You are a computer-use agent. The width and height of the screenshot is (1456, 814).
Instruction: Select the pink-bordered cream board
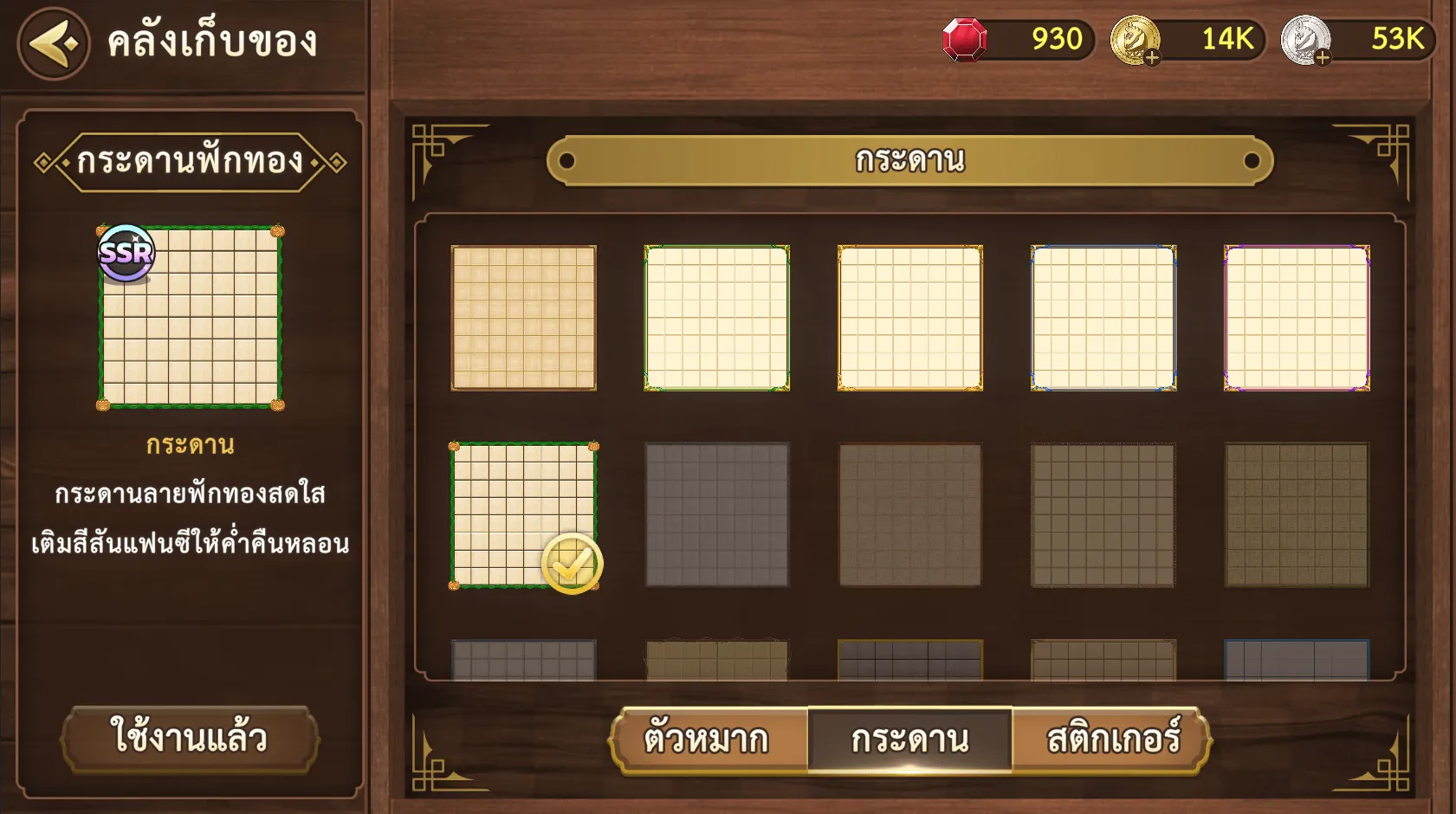[x=1297, y=318]
